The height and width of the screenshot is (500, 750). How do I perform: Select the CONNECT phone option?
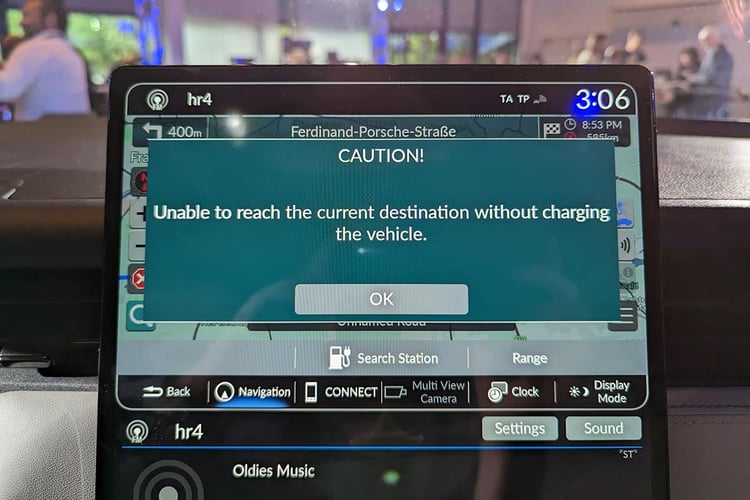coord(341,392)
